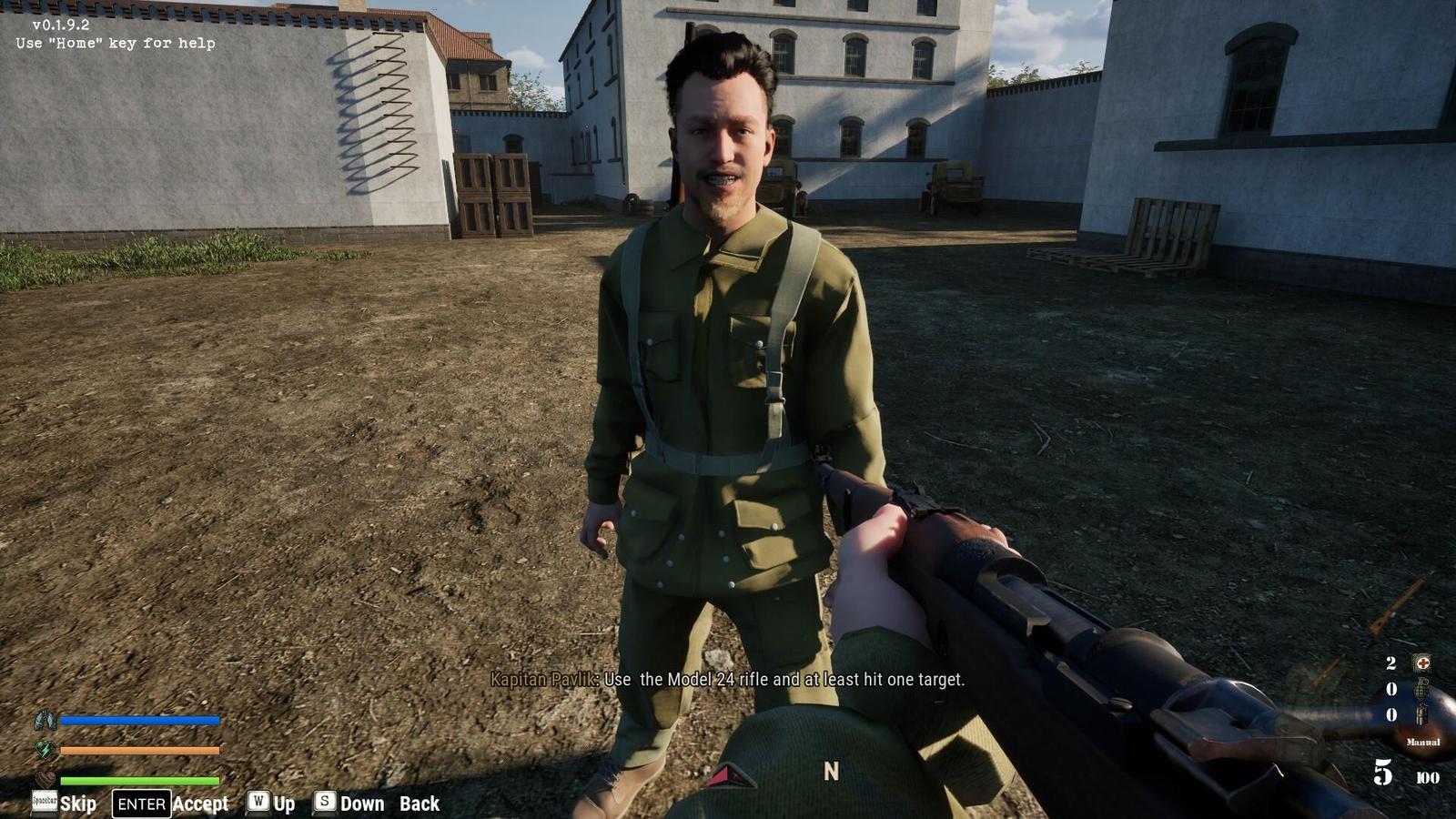Click the Spacebar key icon next to Skip
Screen dimensions: 1456x819
pos(45,800)
